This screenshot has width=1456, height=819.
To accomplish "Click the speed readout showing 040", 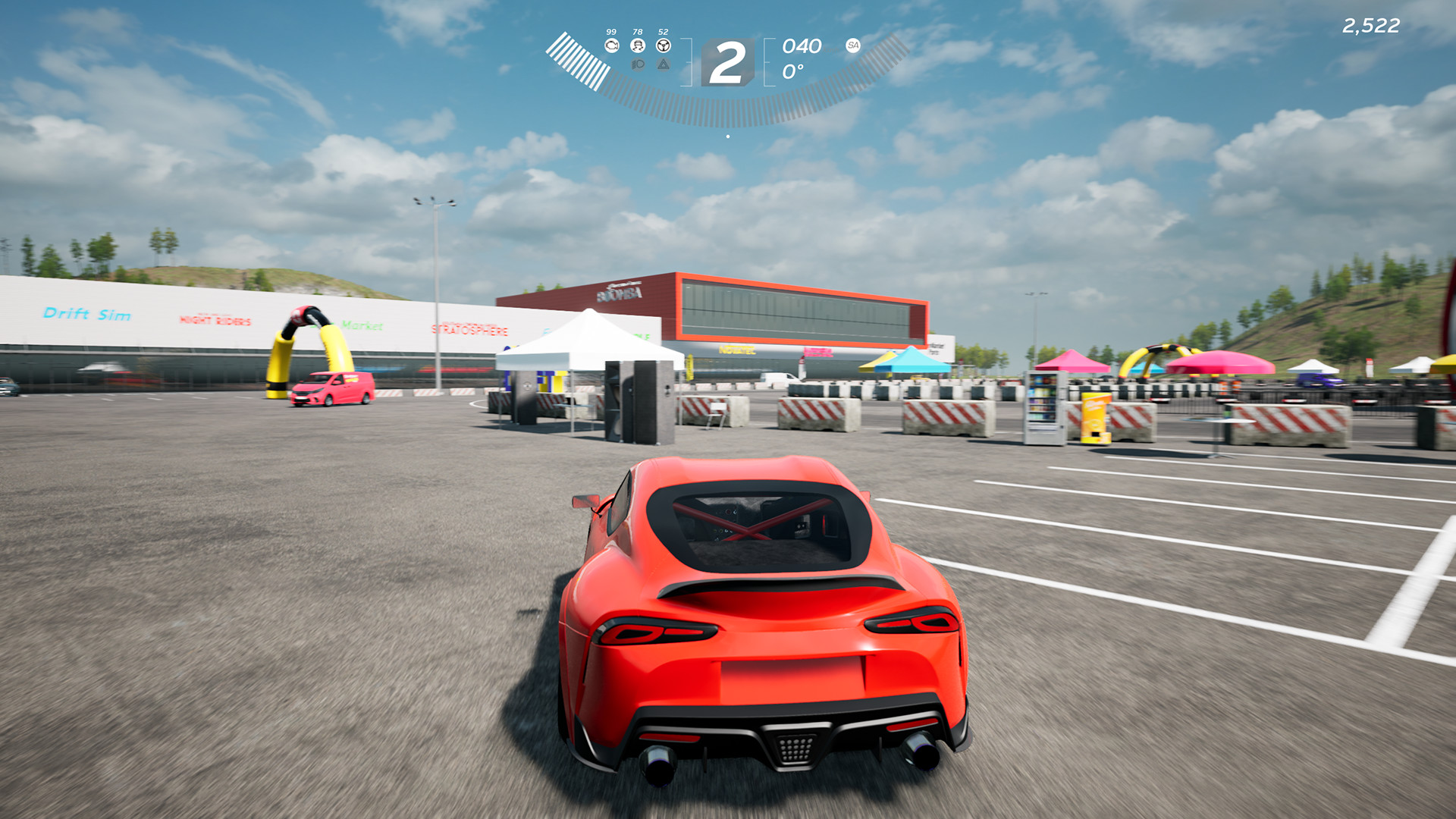I will tap(802, 46).
